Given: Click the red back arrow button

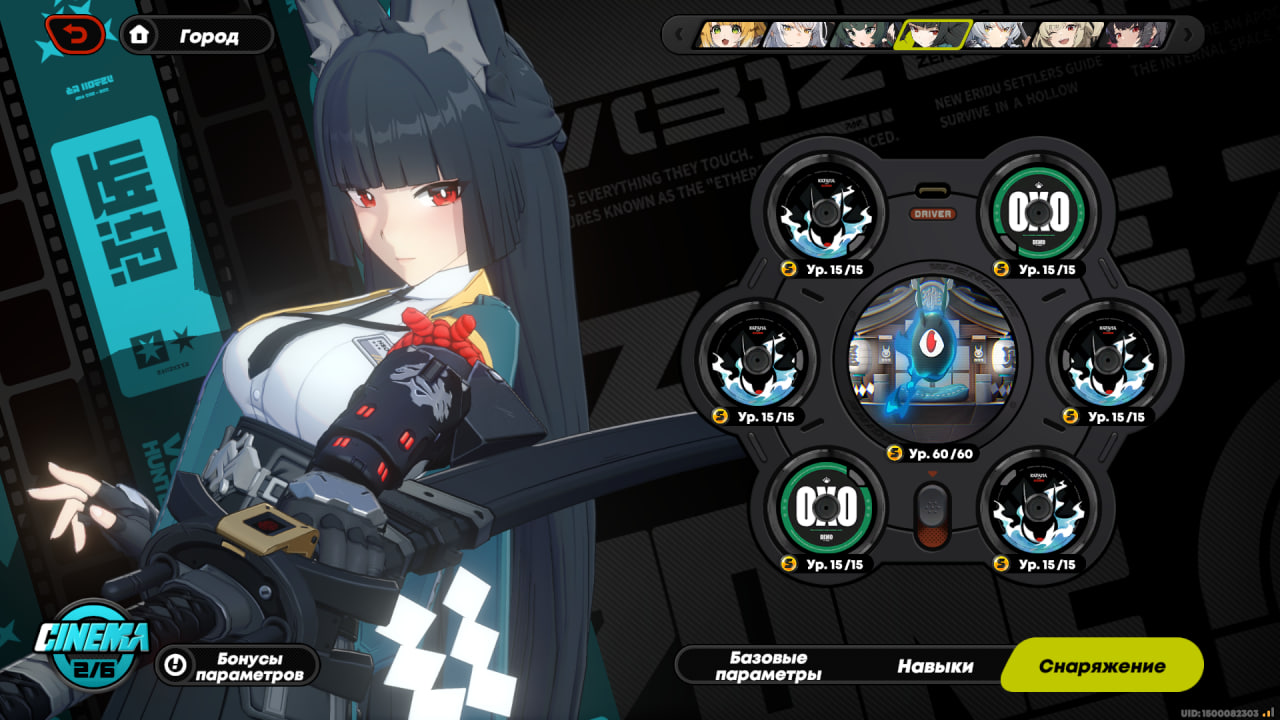Looking at the screenshot, I should pyautogui.click(x=76, y=36).
